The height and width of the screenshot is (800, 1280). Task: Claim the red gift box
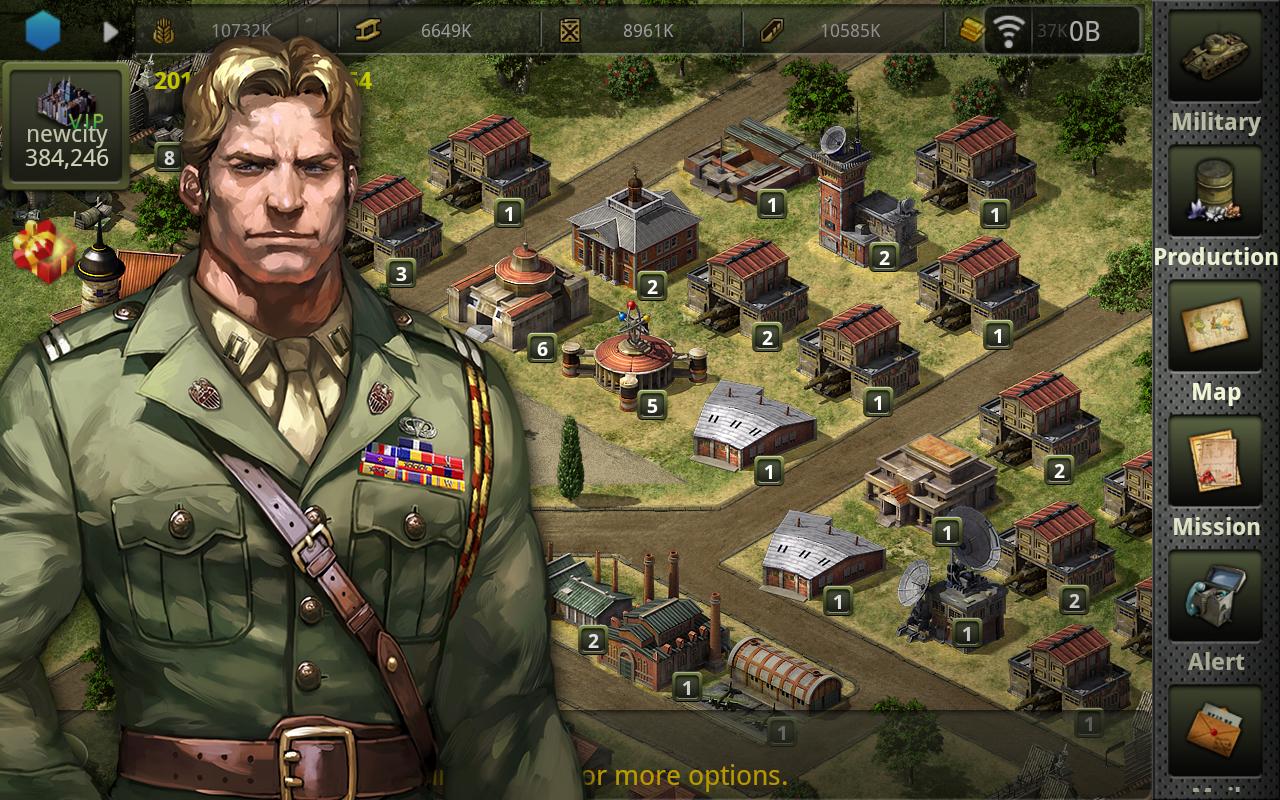43,250
